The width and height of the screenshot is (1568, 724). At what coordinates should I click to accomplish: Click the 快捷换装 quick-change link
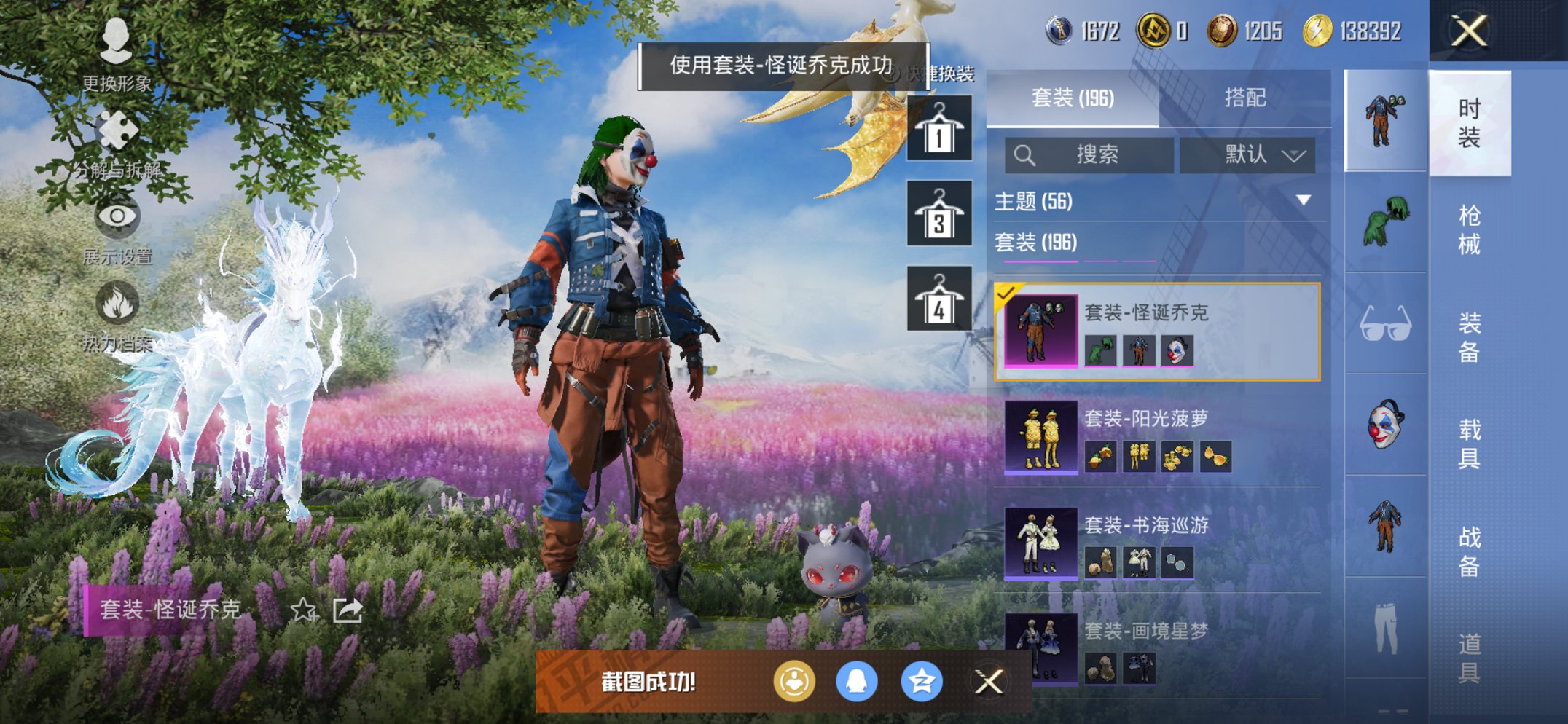941,72
